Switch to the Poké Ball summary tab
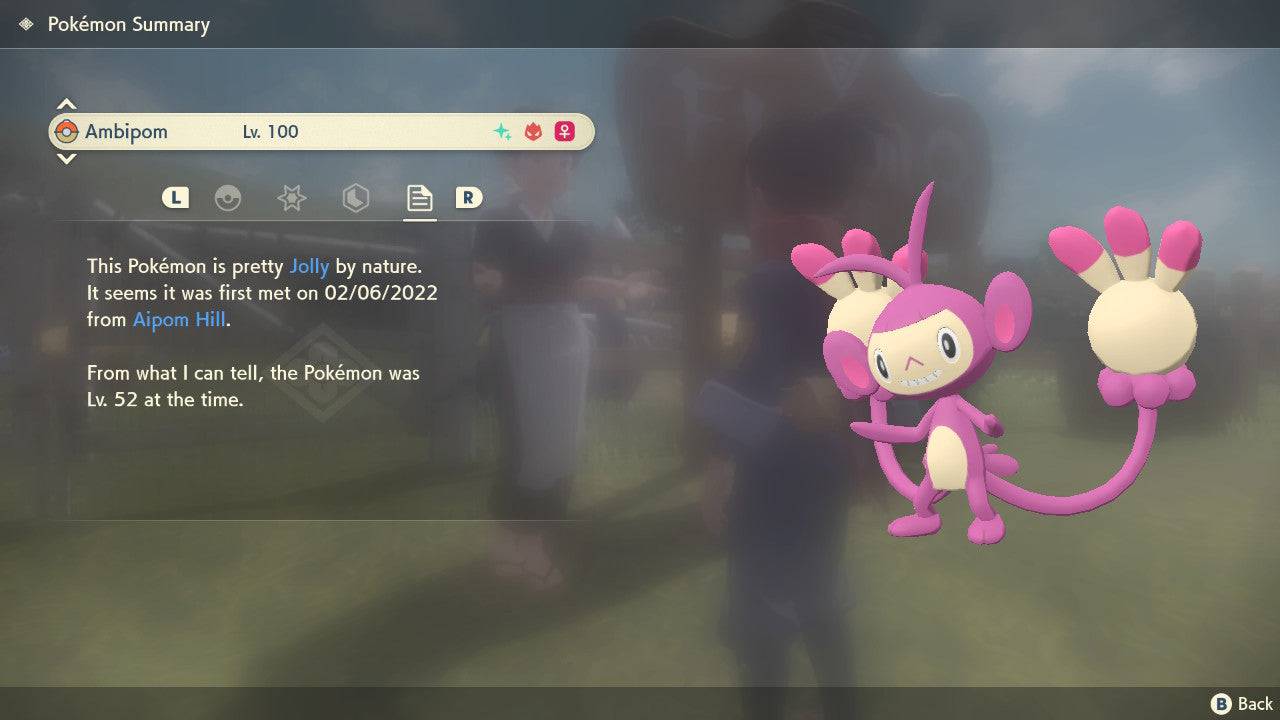This screenshot has width=1280, height=720. pyautogui.click(x=228, y=198)
